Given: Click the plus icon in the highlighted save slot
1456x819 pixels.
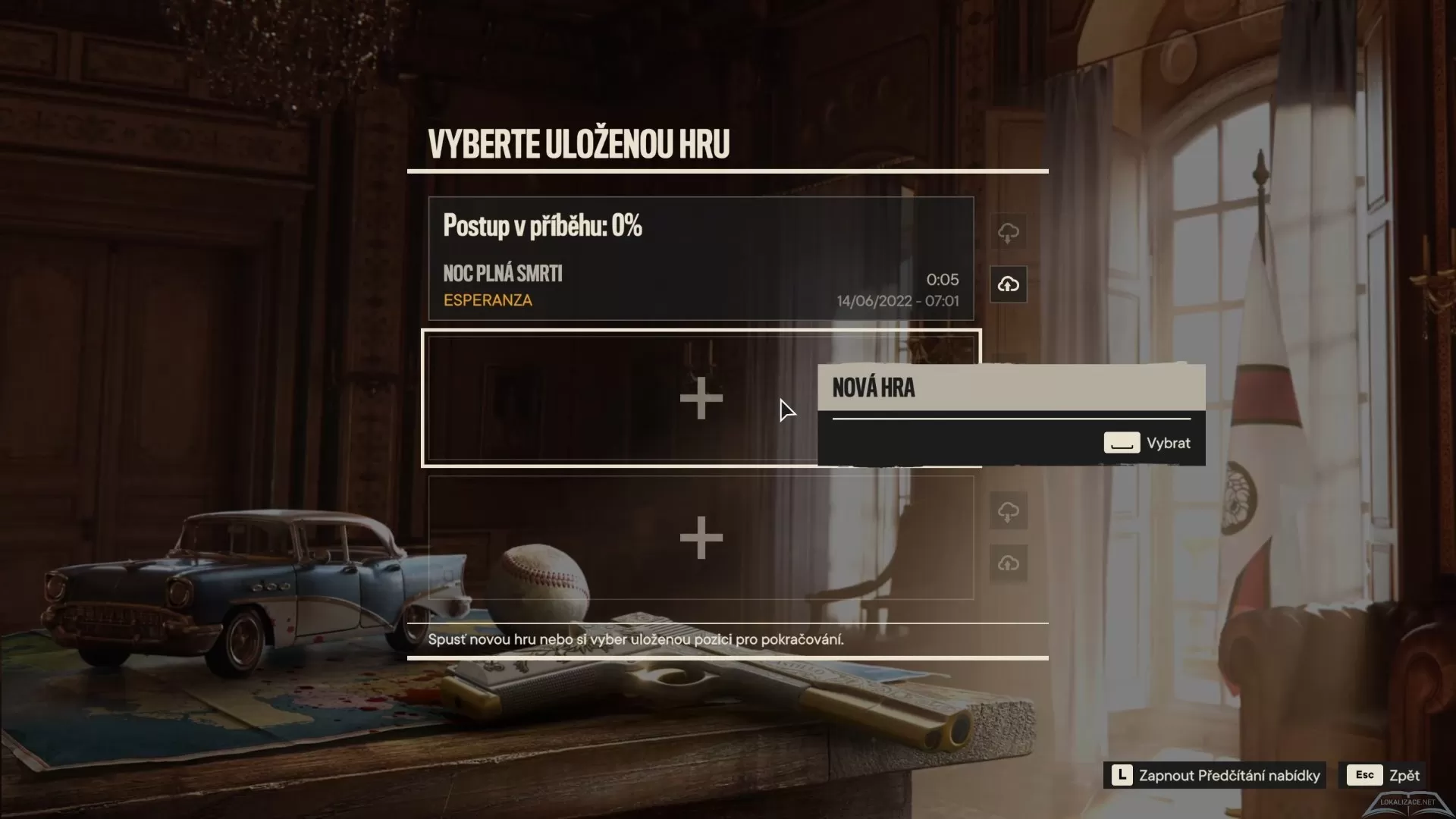Looking at the screenshot, I should tap(701, 397).
